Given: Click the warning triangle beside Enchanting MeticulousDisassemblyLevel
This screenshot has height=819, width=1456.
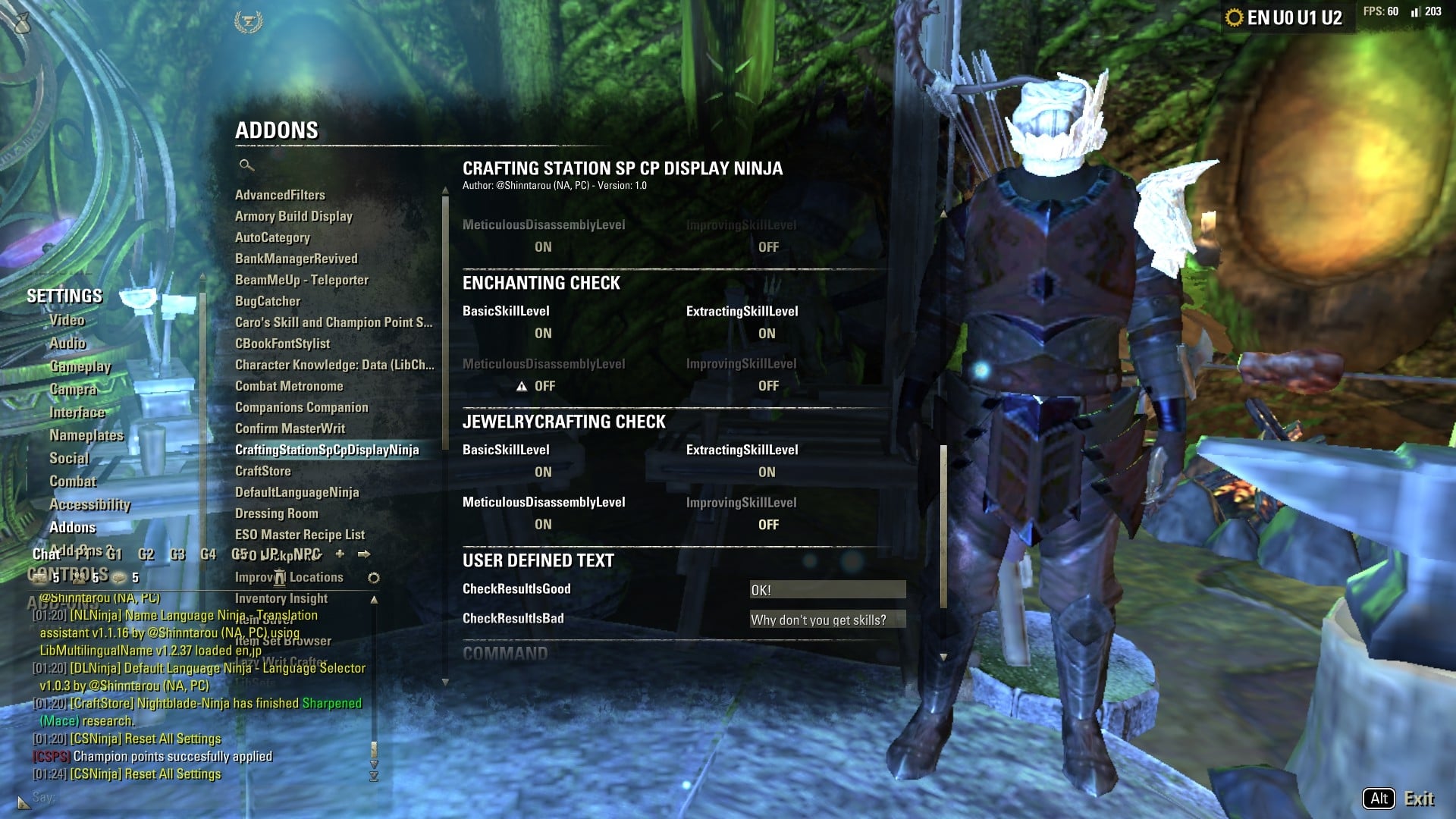Looking at the screenshot, I should (522, 386).
